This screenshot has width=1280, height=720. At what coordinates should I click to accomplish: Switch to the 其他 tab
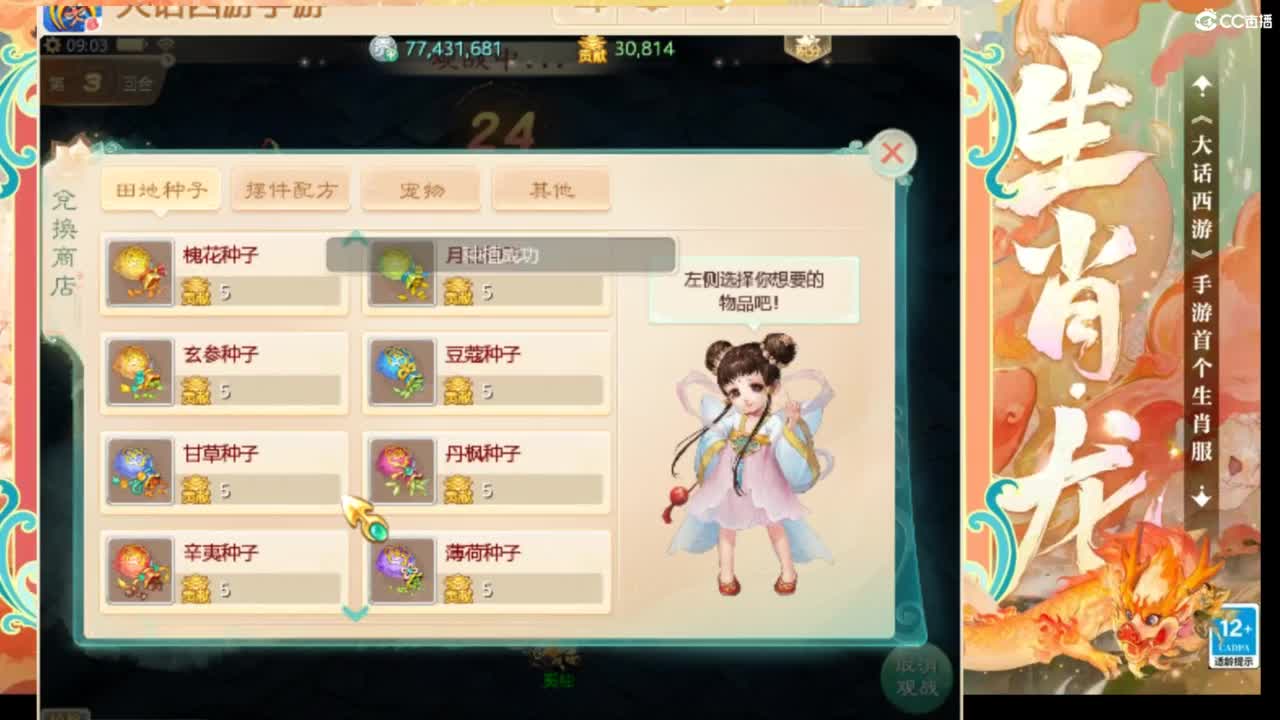pyautogui.click(x=551, y=189)
